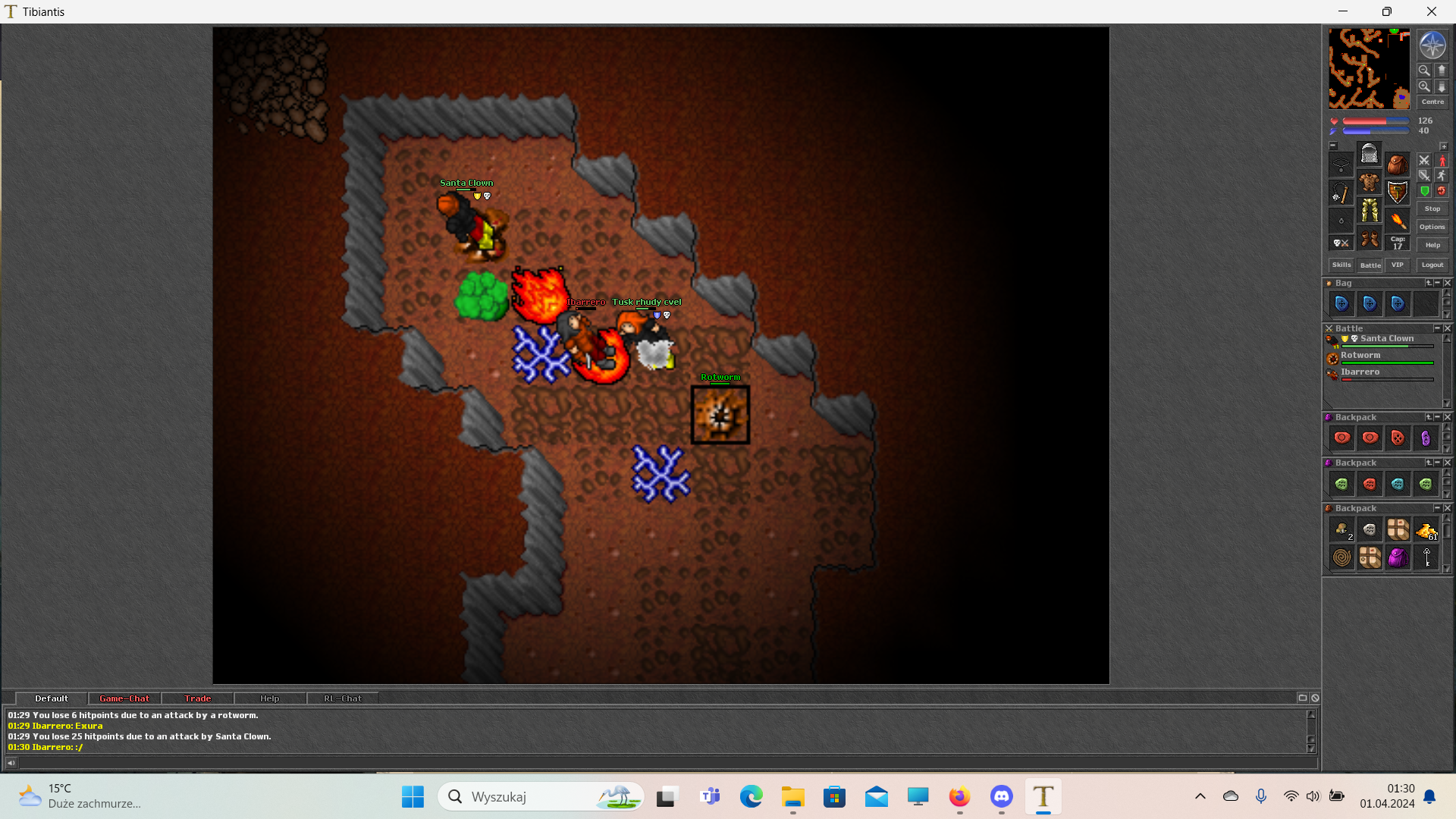Click the stack of 61 gold coins
Image resolution: width=1456 pixels, height=819 pixels.
click(x=1425, y=531)
